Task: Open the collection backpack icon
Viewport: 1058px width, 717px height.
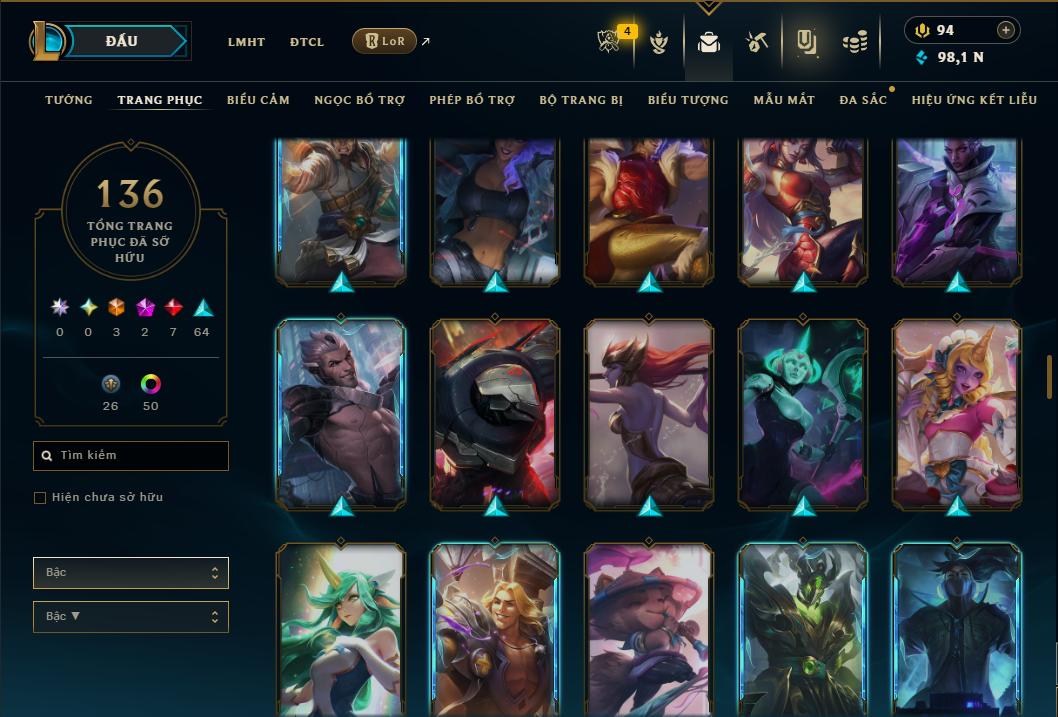Action: [x=709, y=43]
